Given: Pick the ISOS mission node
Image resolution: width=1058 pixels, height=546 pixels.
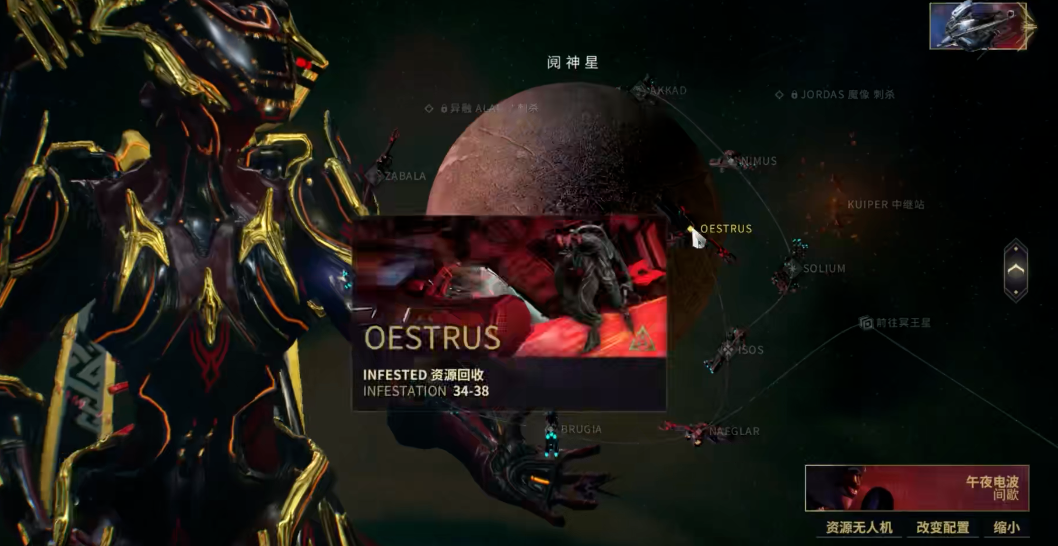Looking at the screenshot, I should [728, 349].
